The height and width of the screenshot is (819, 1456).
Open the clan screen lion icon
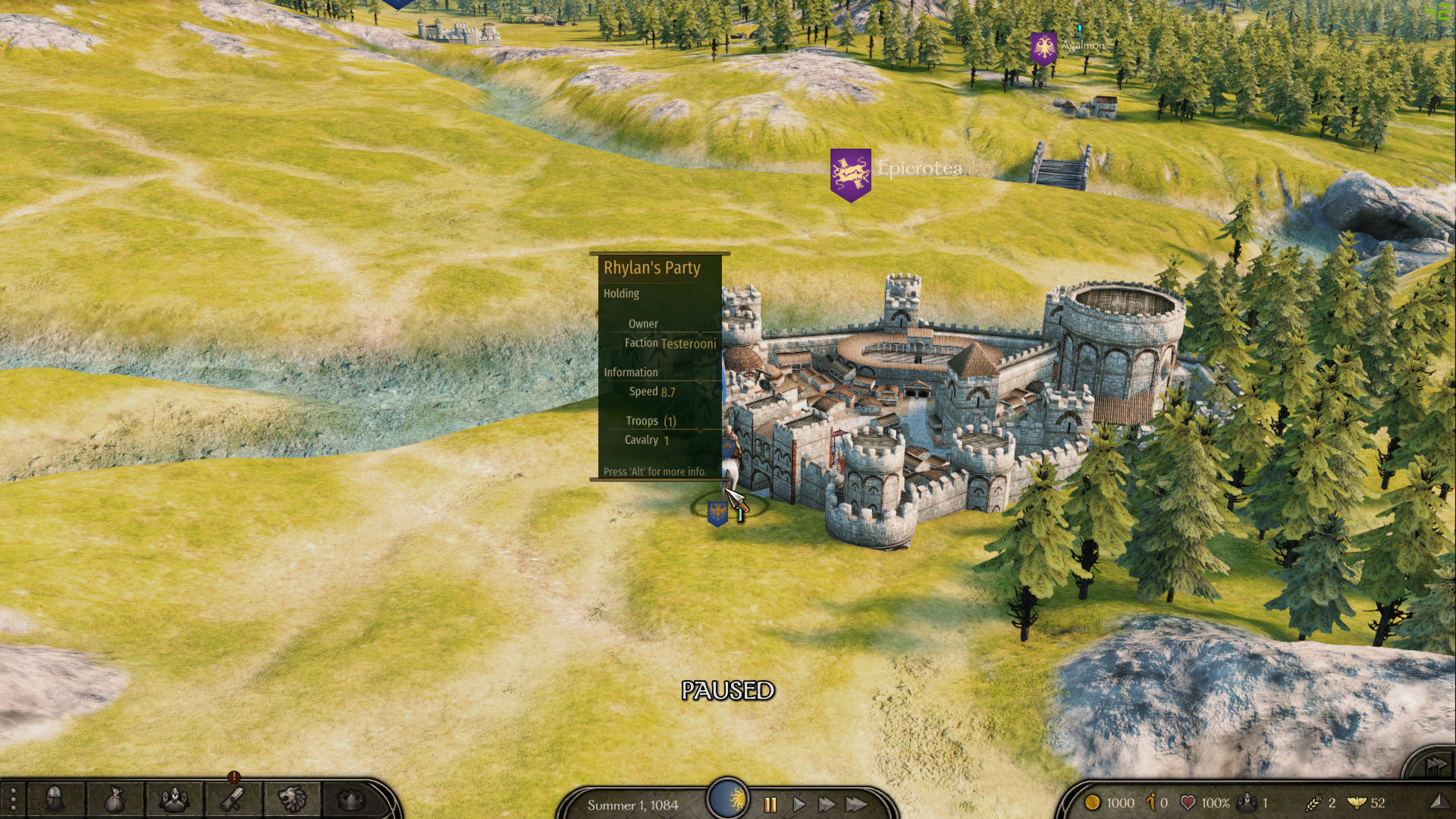[x=292, y=799]
